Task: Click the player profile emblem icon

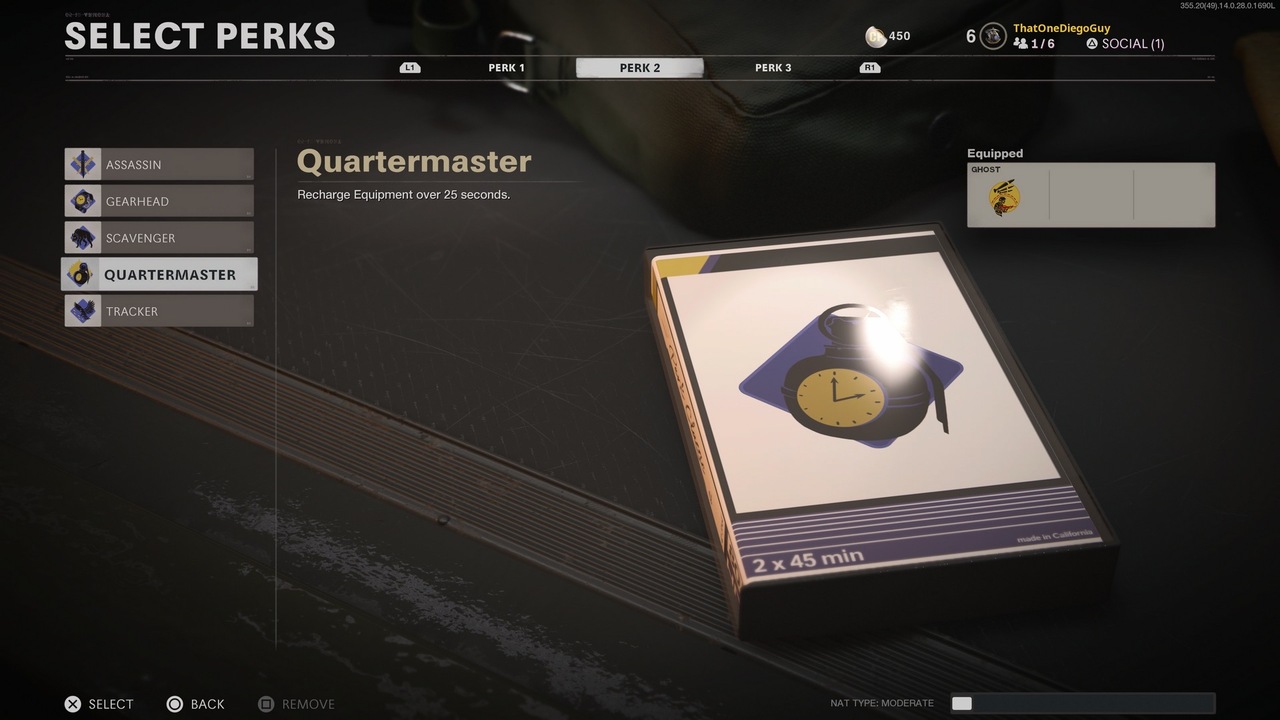Action: [x=992, y=36]
